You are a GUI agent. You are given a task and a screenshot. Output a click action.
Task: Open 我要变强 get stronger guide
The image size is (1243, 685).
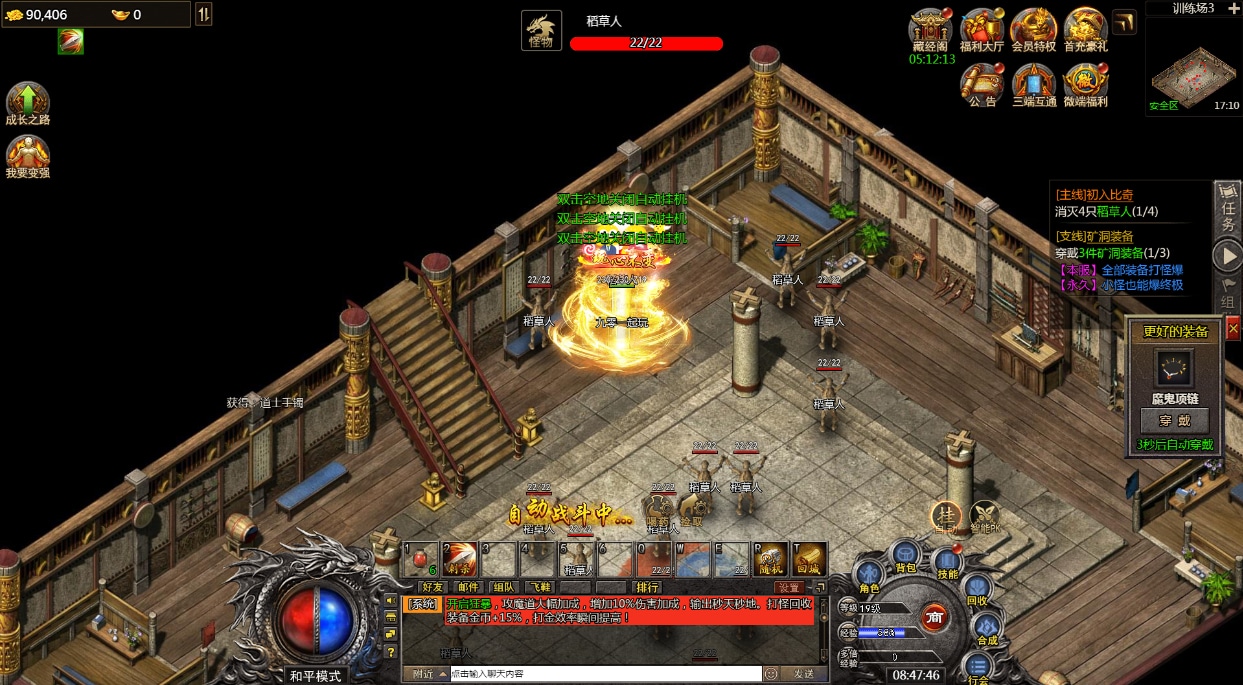(28, 154)
